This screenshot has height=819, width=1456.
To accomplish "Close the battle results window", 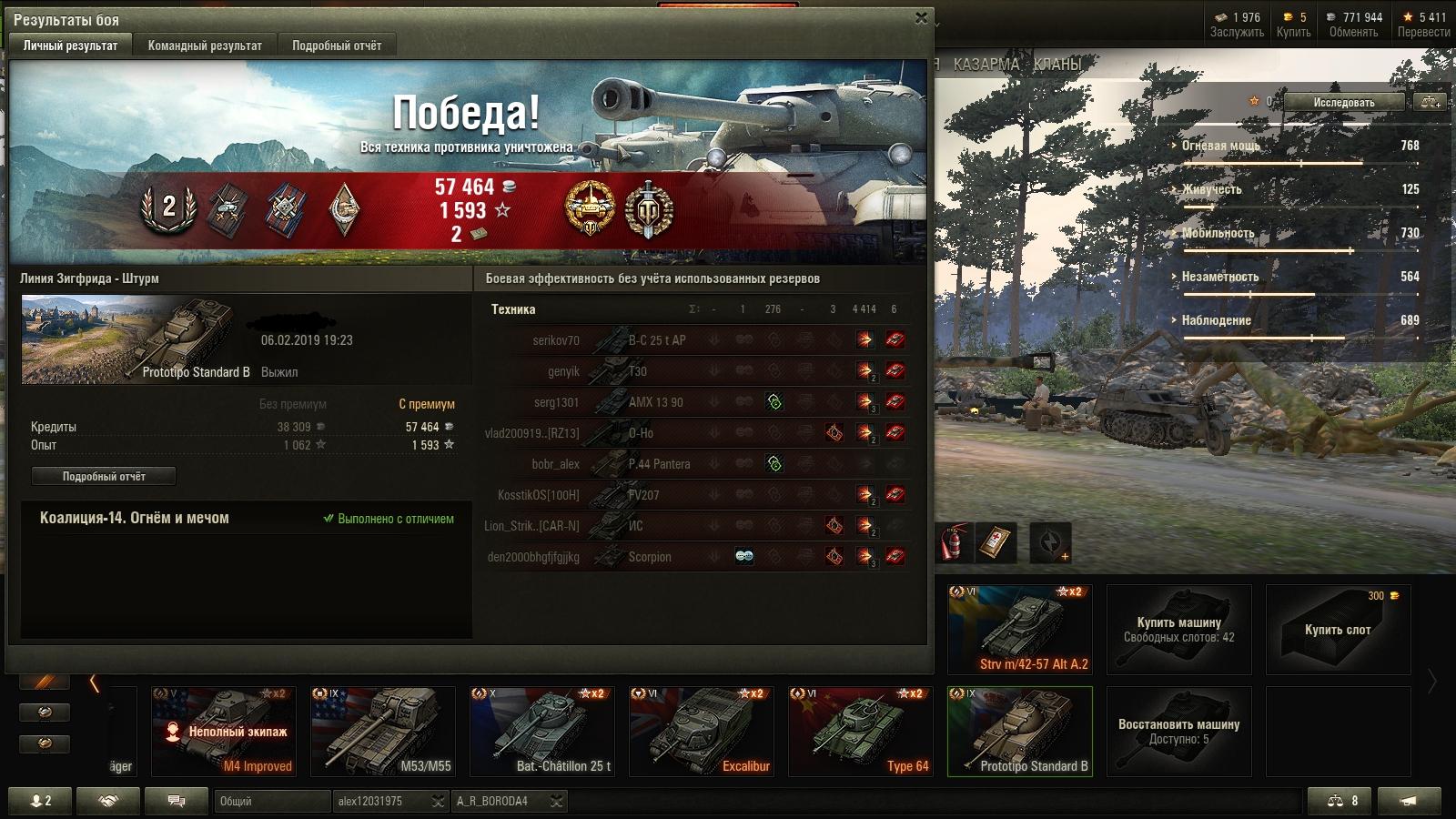I will pos(921,18).
